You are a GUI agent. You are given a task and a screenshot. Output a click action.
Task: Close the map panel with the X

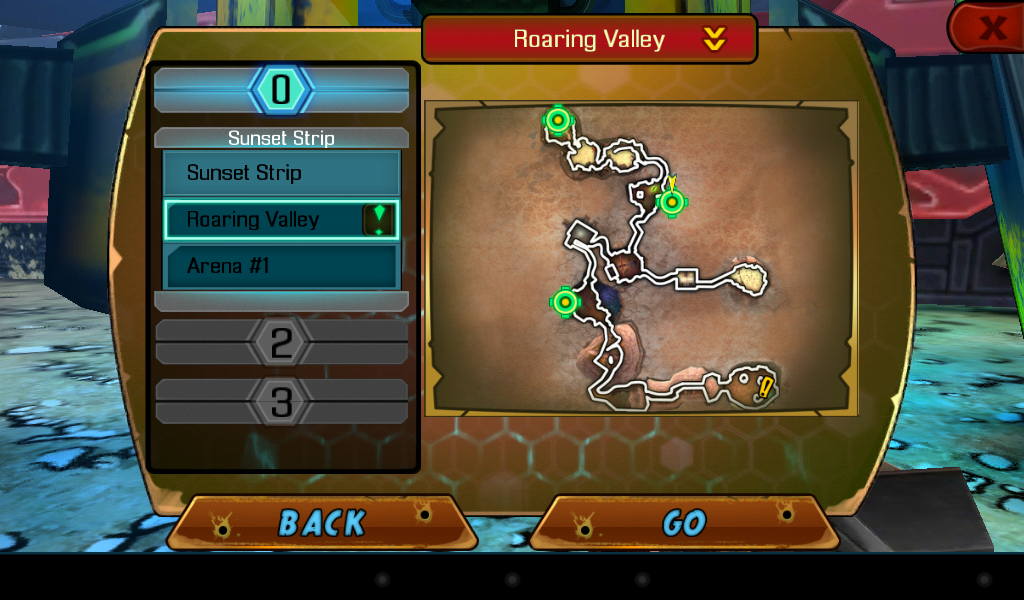(991, 27)
